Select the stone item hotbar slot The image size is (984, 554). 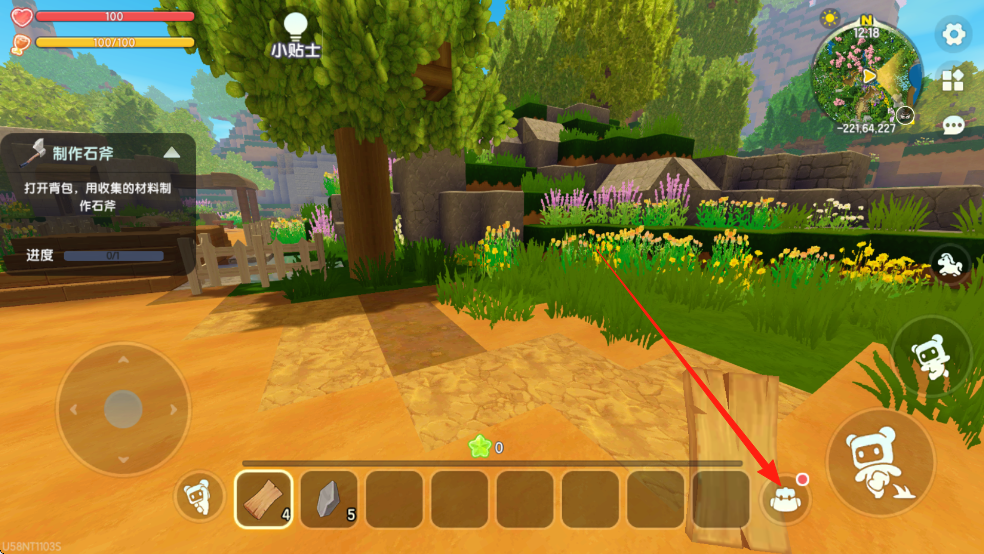(x=329, y=499)
